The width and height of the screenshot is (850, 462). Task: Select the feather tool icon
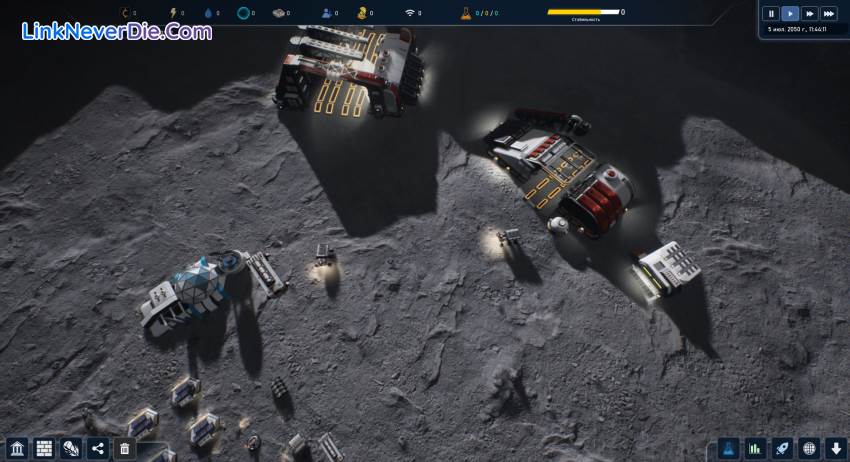point(70,448)
